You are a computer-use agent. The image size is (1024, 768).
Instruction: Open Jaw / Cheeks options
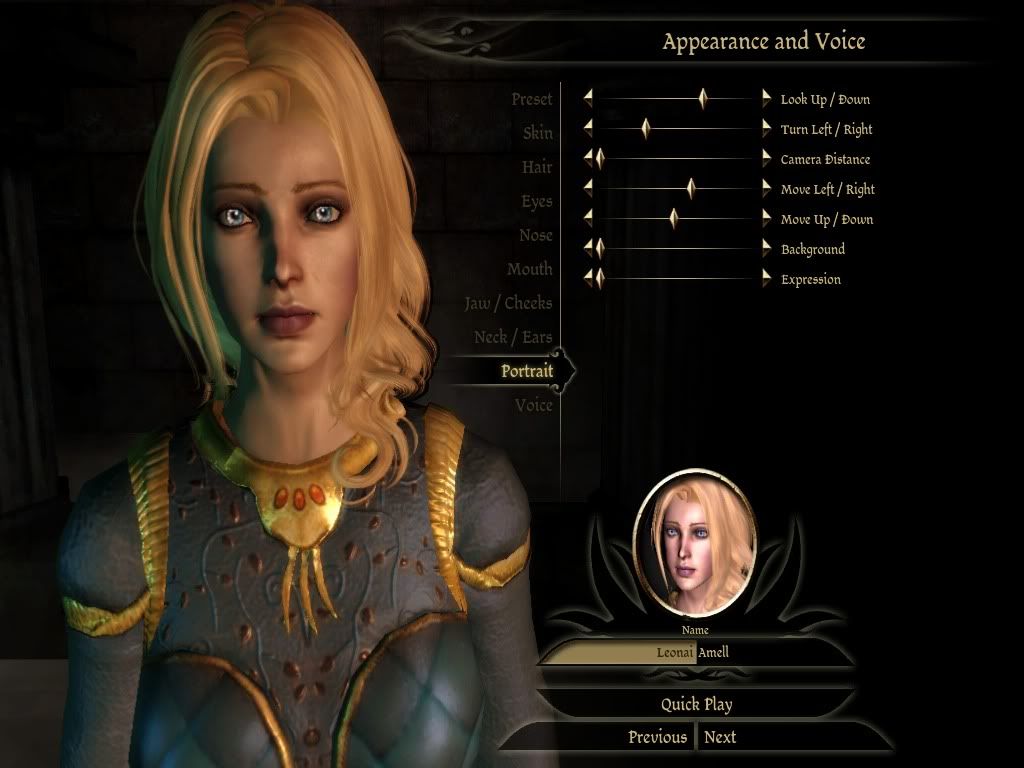coord(508,303)
